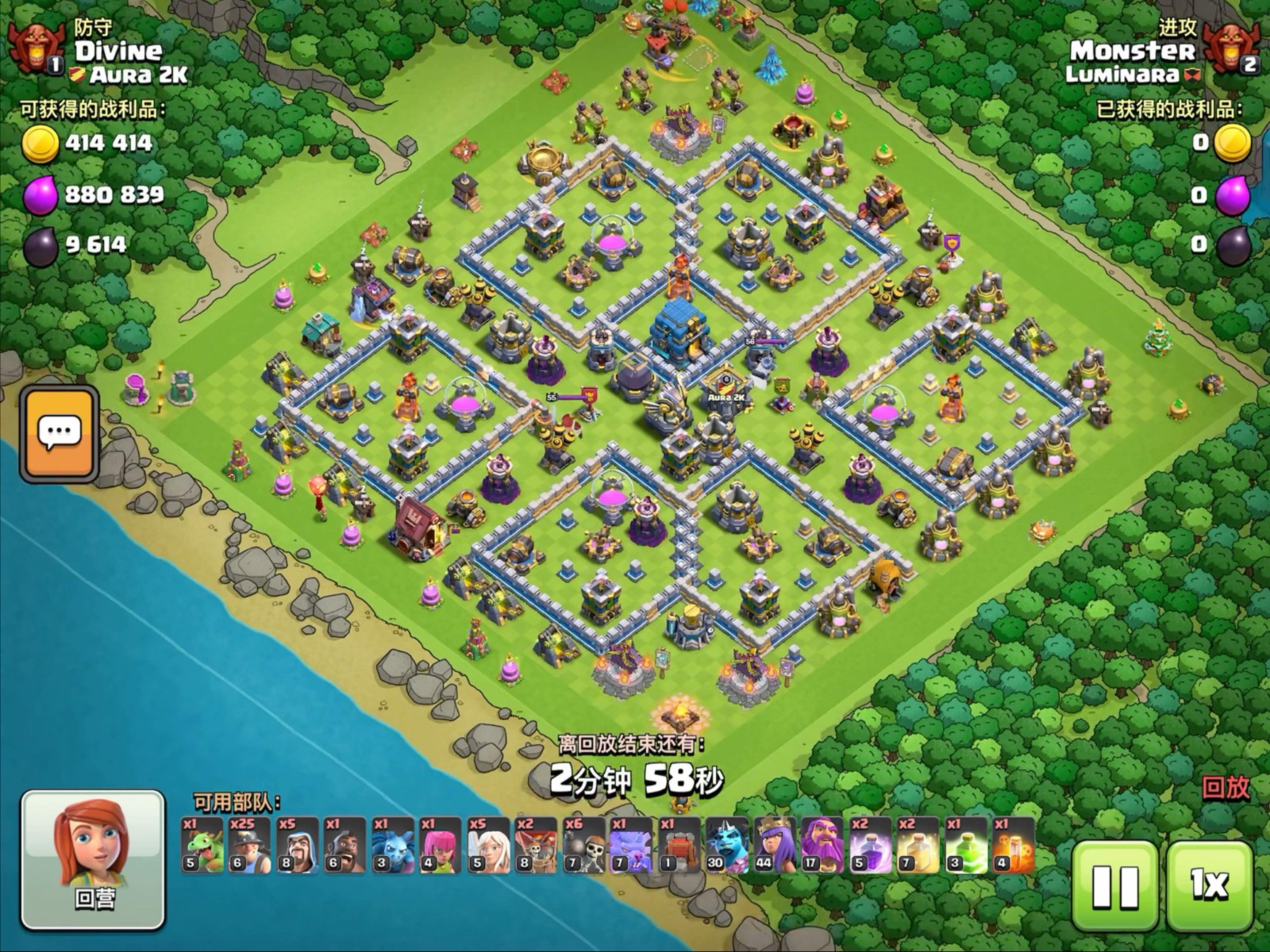Pick the yellow Healing spell slot
The width and height of the screenshot is (1270, 952).
pos(918,846)
